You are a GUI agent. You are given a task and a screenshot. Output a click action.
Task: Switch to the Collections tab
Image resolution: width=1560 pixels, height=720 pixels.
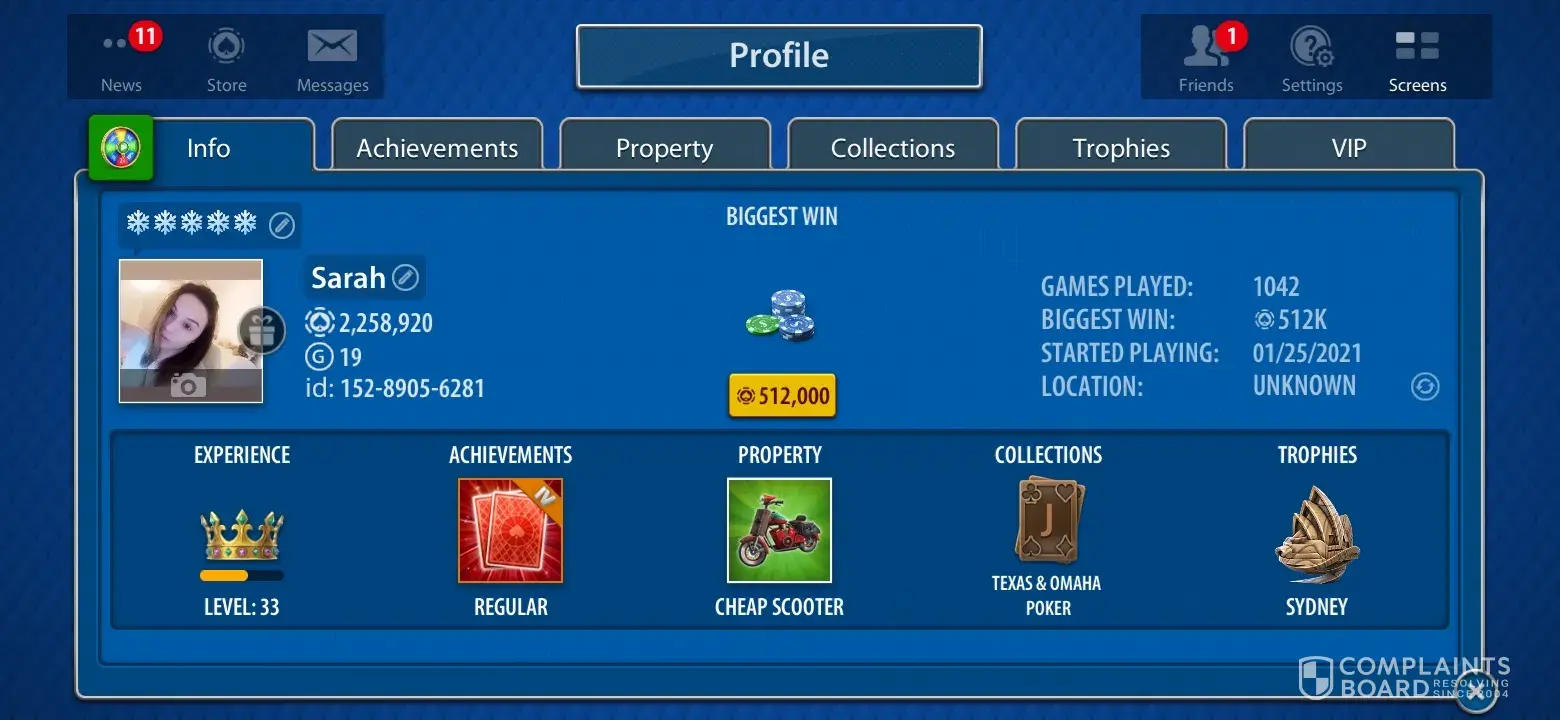tap(892, 148)
